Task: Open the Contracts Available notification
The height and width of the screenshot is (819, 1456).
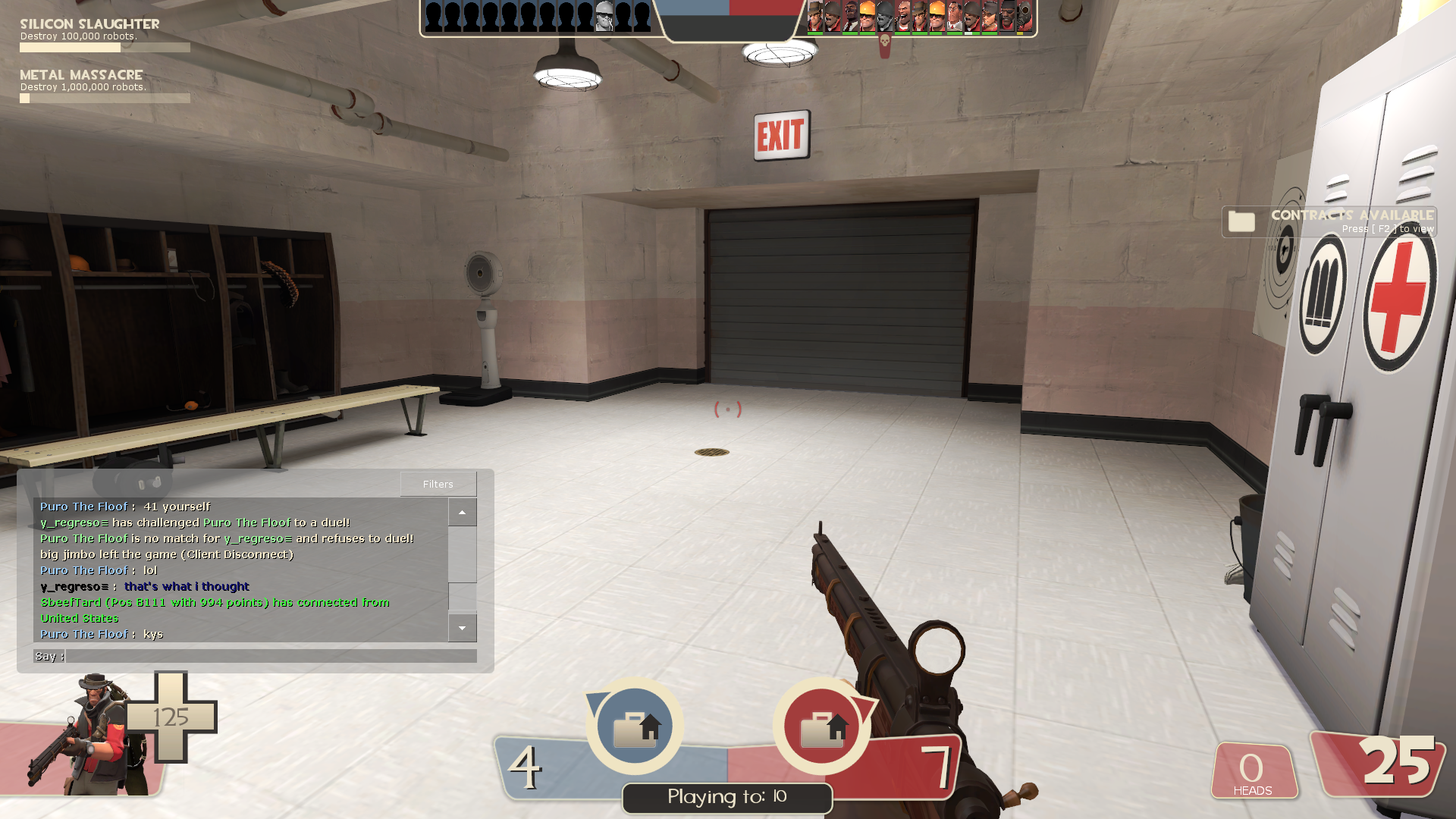Action: click(x=1329, y=221)
